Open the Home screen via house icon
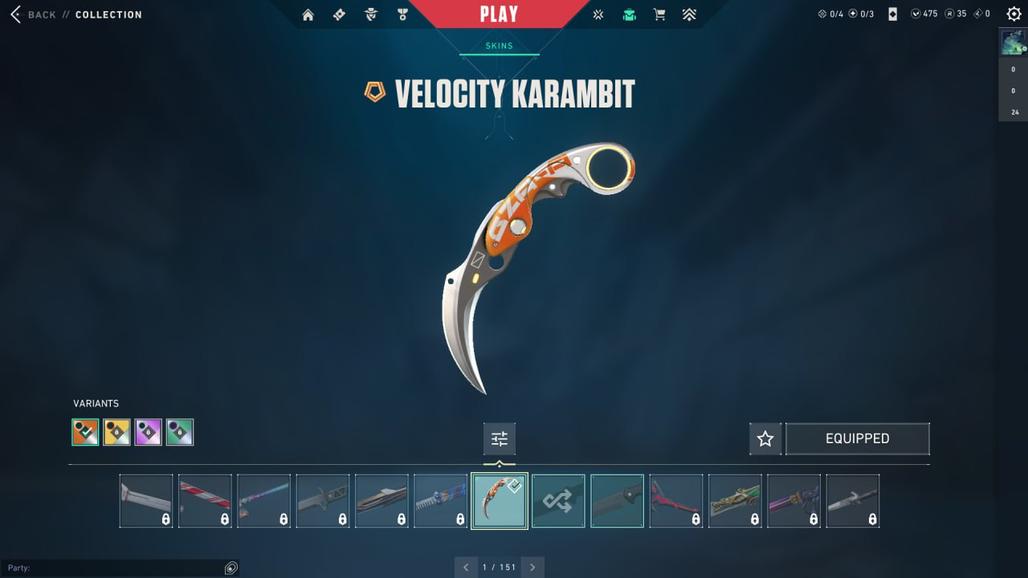Screen dimensions: 1028x578 pyautogui.click(x=308, y=15)
